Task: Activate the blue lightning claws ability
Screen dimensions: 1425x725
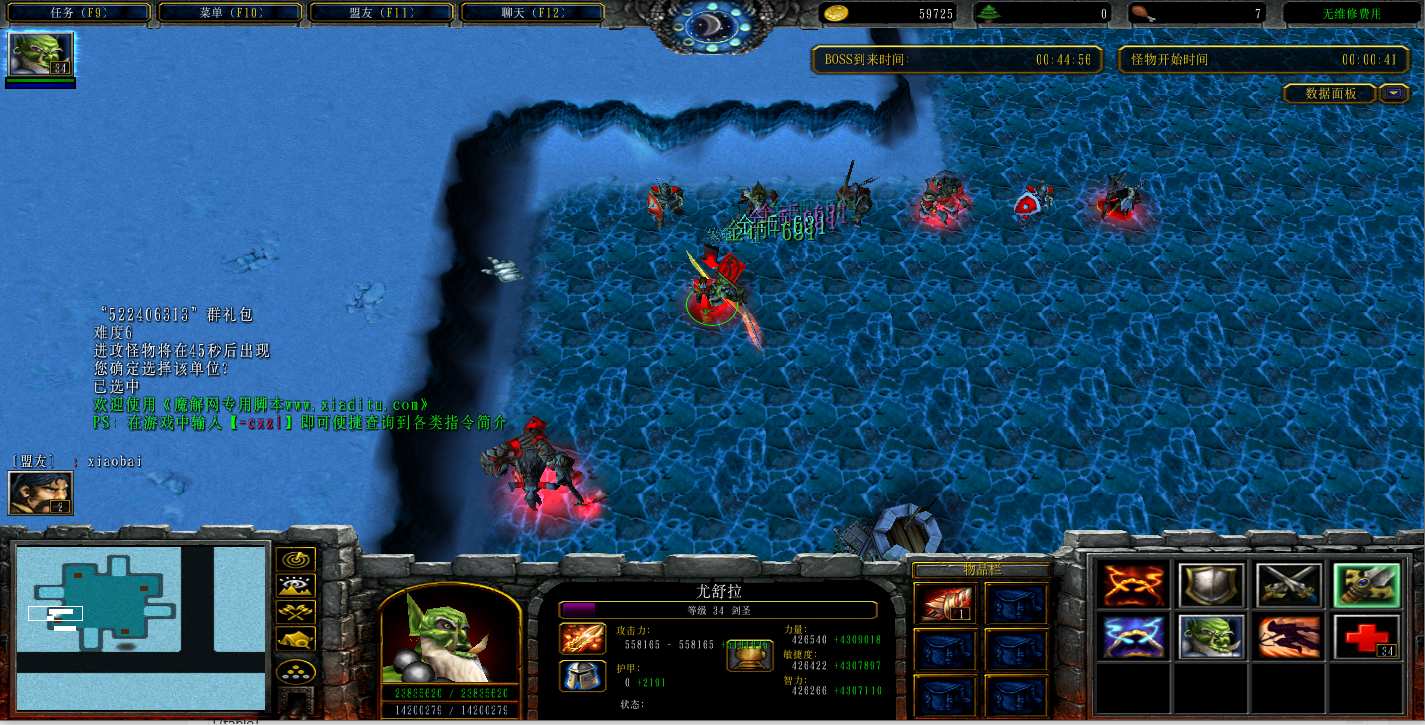Action: [x=1135, y=637]
